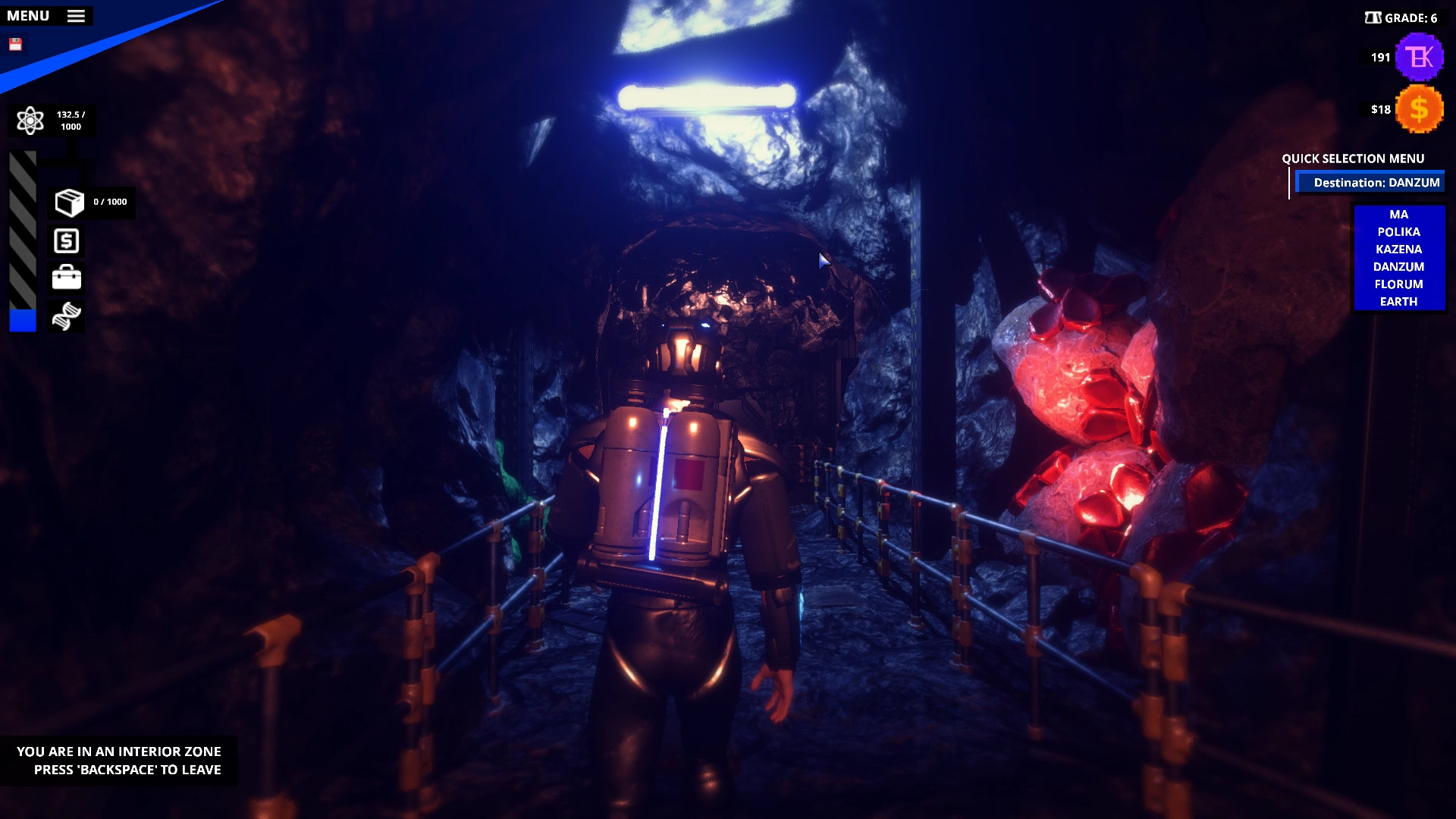Select EARTH as destination
This screenshot has width=1456, height=819.
click(1399, 301)
